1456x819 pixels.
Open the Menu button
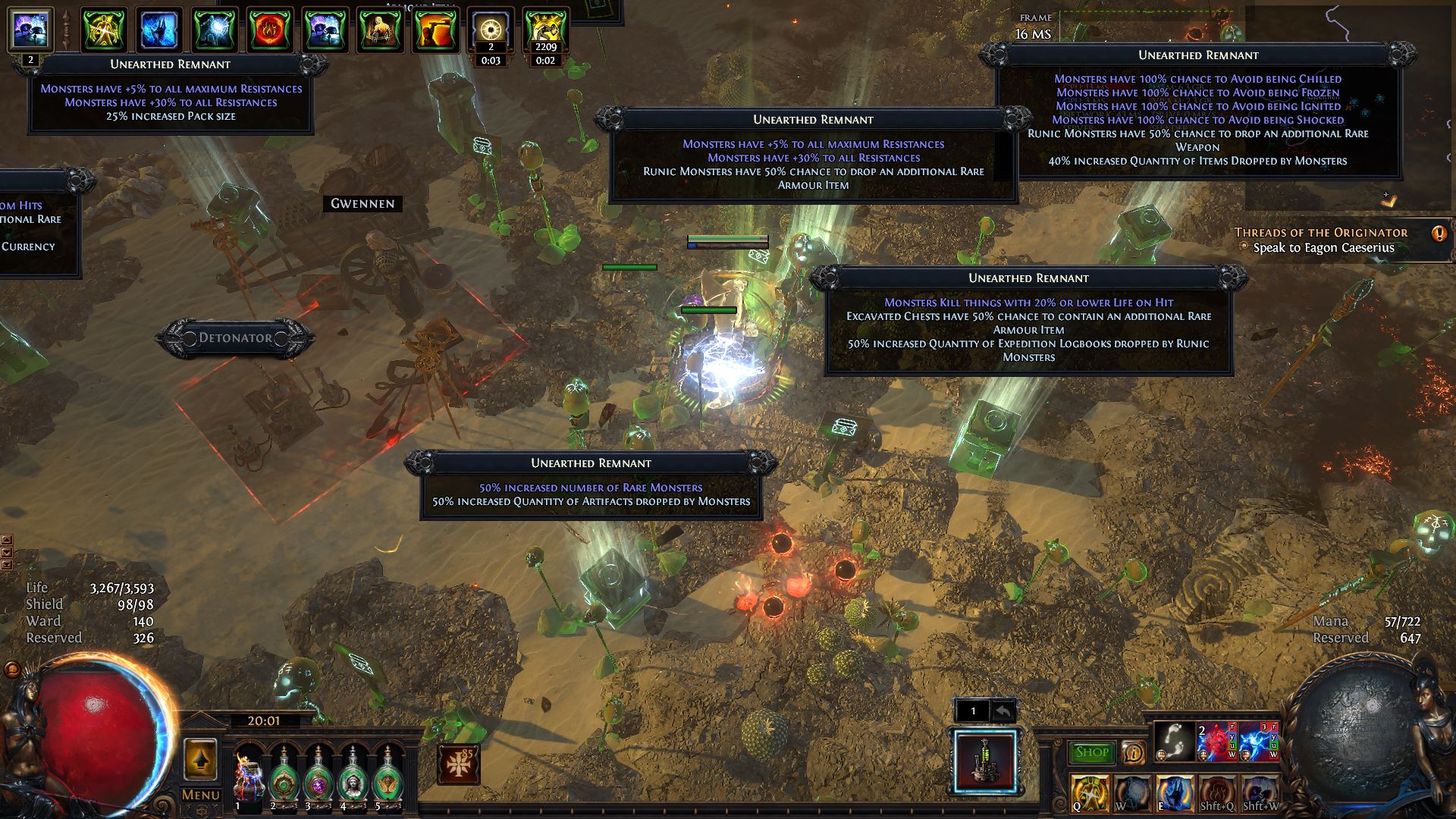[200, 795]
